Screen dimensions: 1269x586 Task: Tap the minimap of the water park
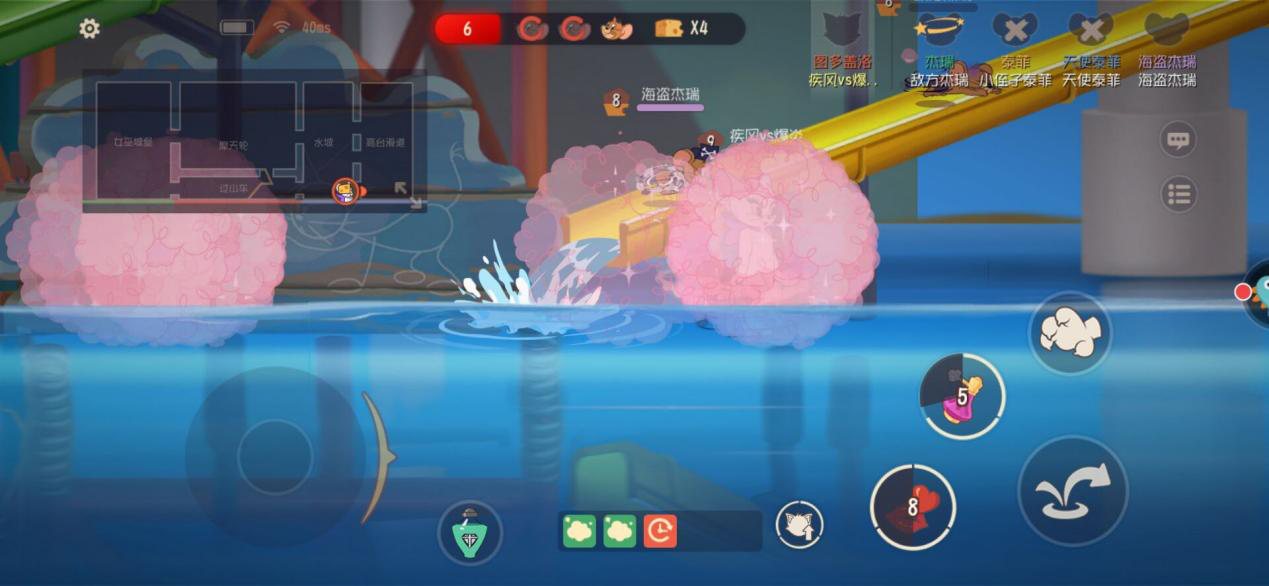point(255,142)
